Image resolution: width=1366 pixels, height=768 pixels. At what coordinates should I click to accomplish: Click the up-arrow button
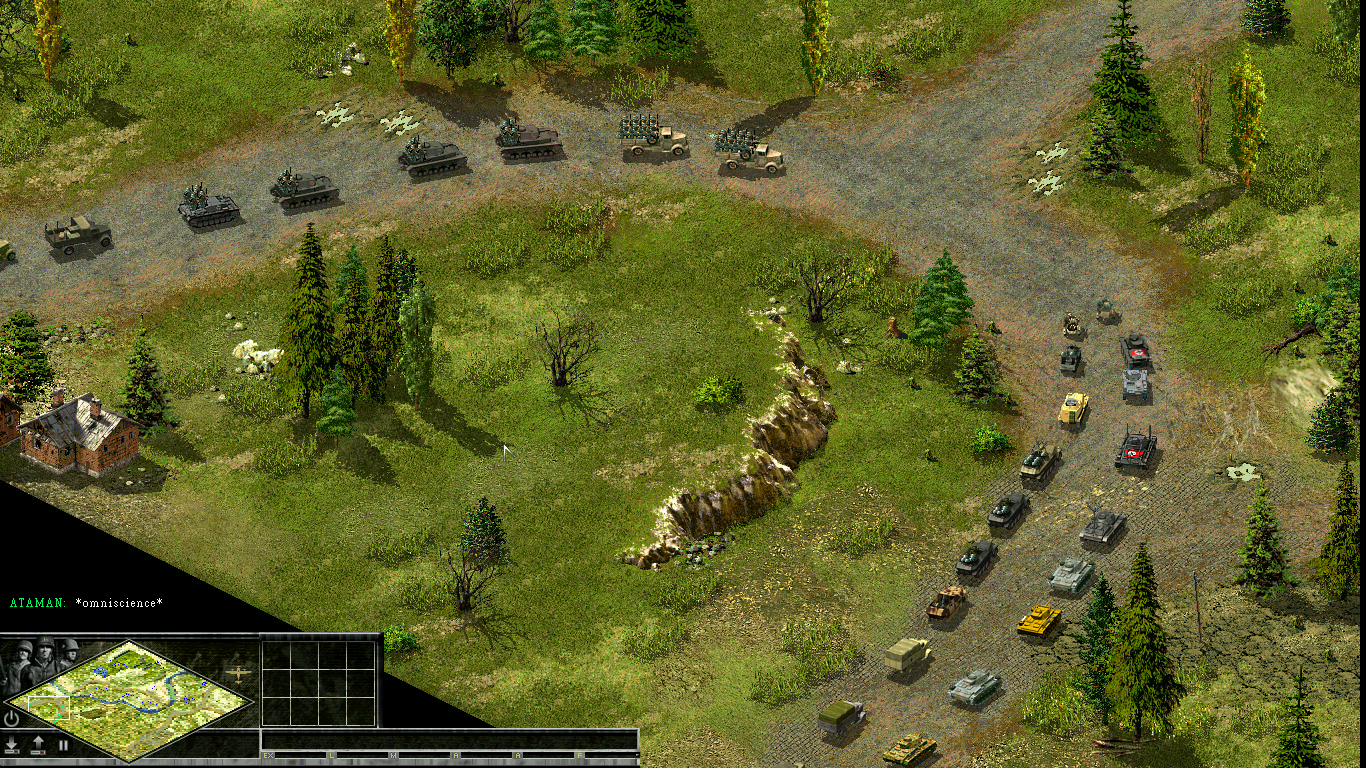(38, 745)
